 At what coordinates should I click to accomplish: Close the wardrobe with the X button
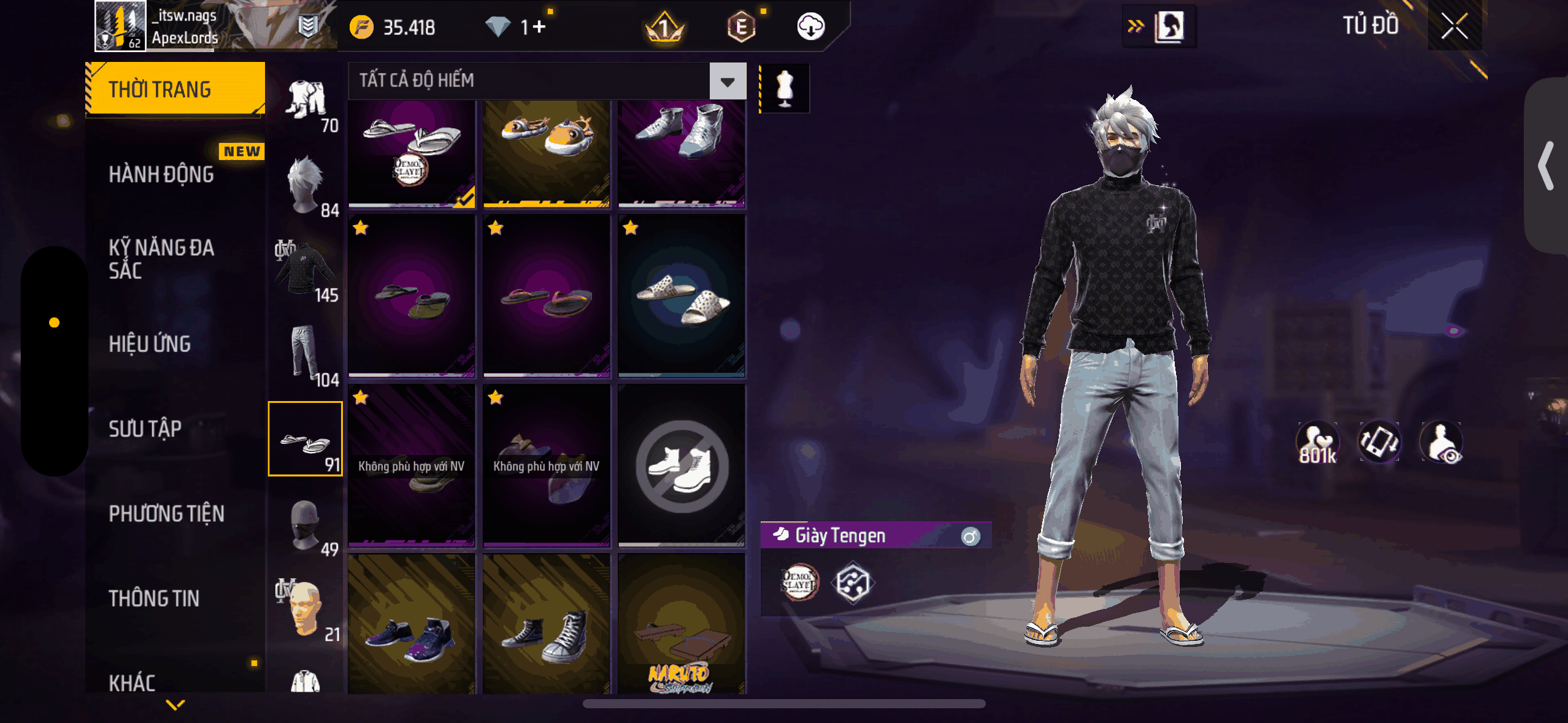[1454, 26]
